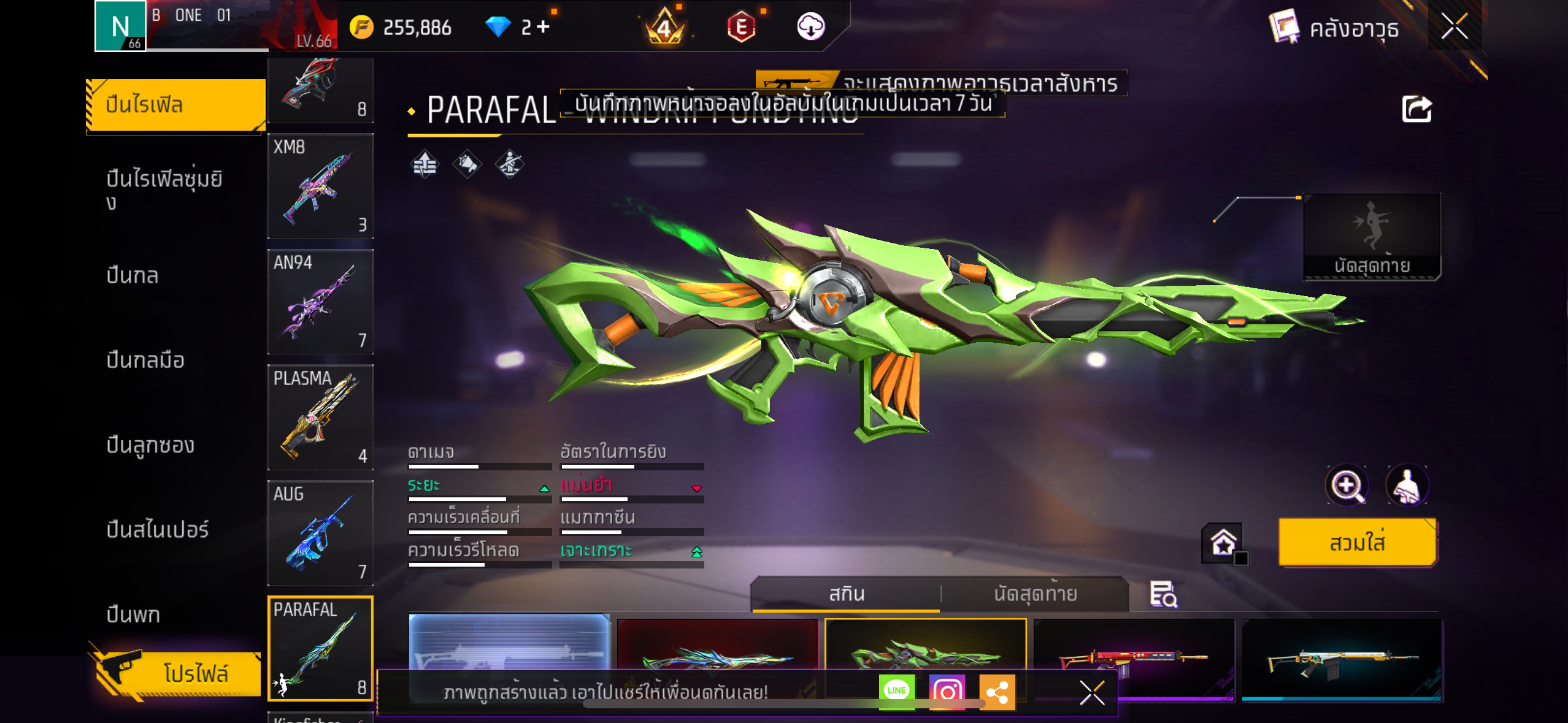
Task: Select the AUG weapon tile
Action: (320, 532)
